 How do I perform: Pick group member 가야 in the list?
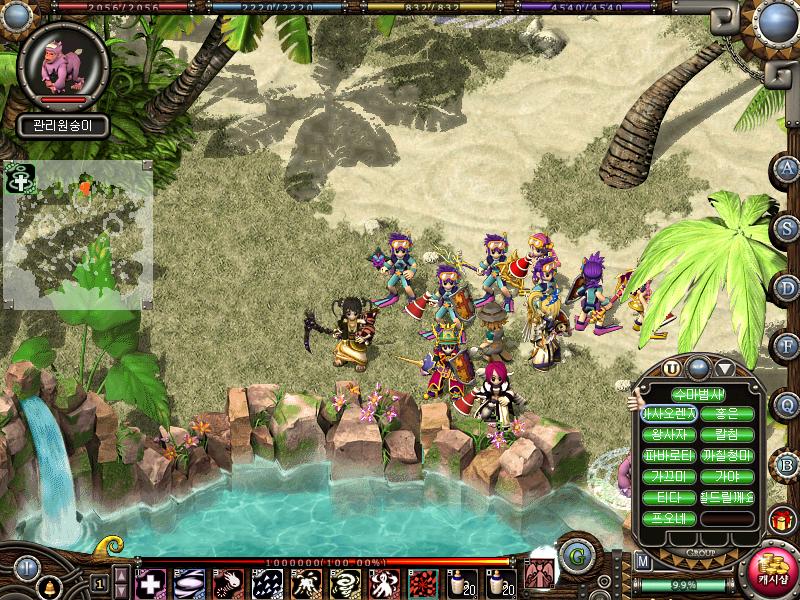pos(727,476)
